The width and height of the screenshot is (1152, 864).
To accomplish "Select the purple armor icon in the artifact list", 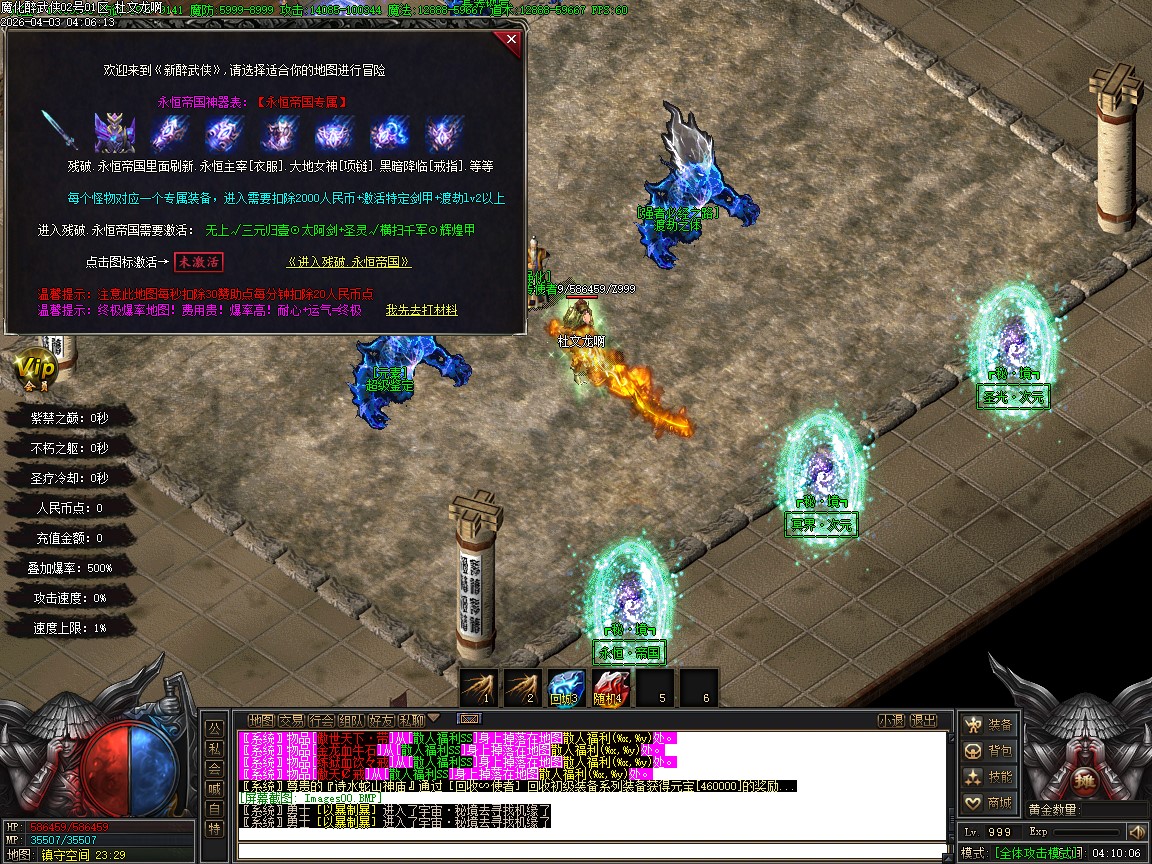I will pyautogui.click(x=114, y=131).
